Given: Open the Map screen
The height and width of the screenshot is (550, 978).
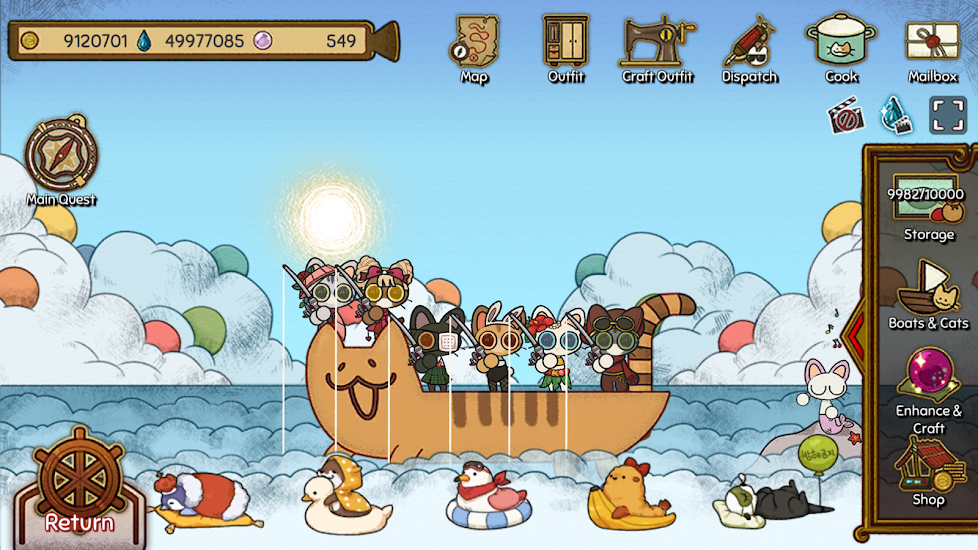Looking at the screenshot, I should (474, 46).
